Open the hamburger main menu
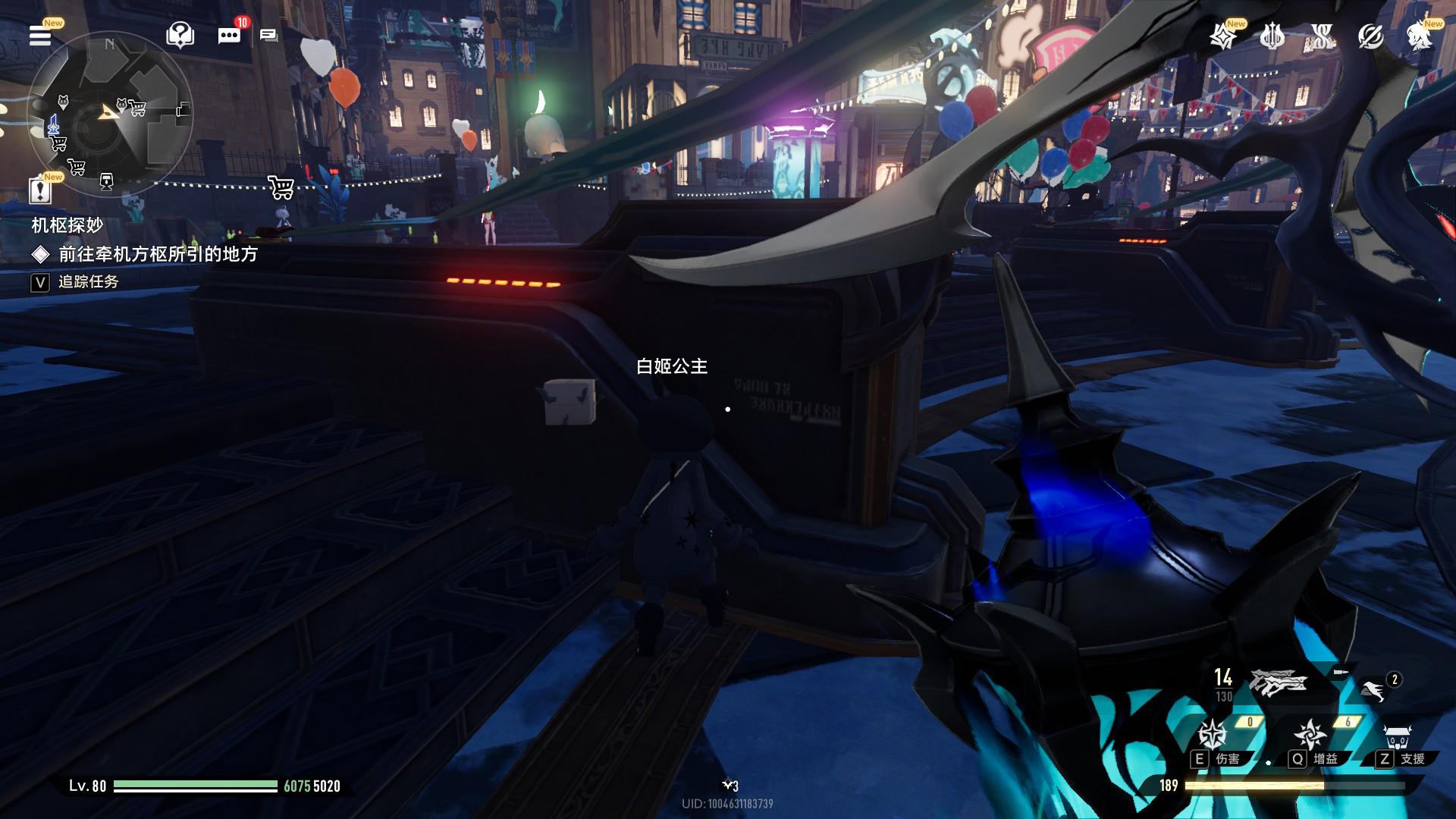This screenshot has height=819, width=1456. (x=40, y=35)
